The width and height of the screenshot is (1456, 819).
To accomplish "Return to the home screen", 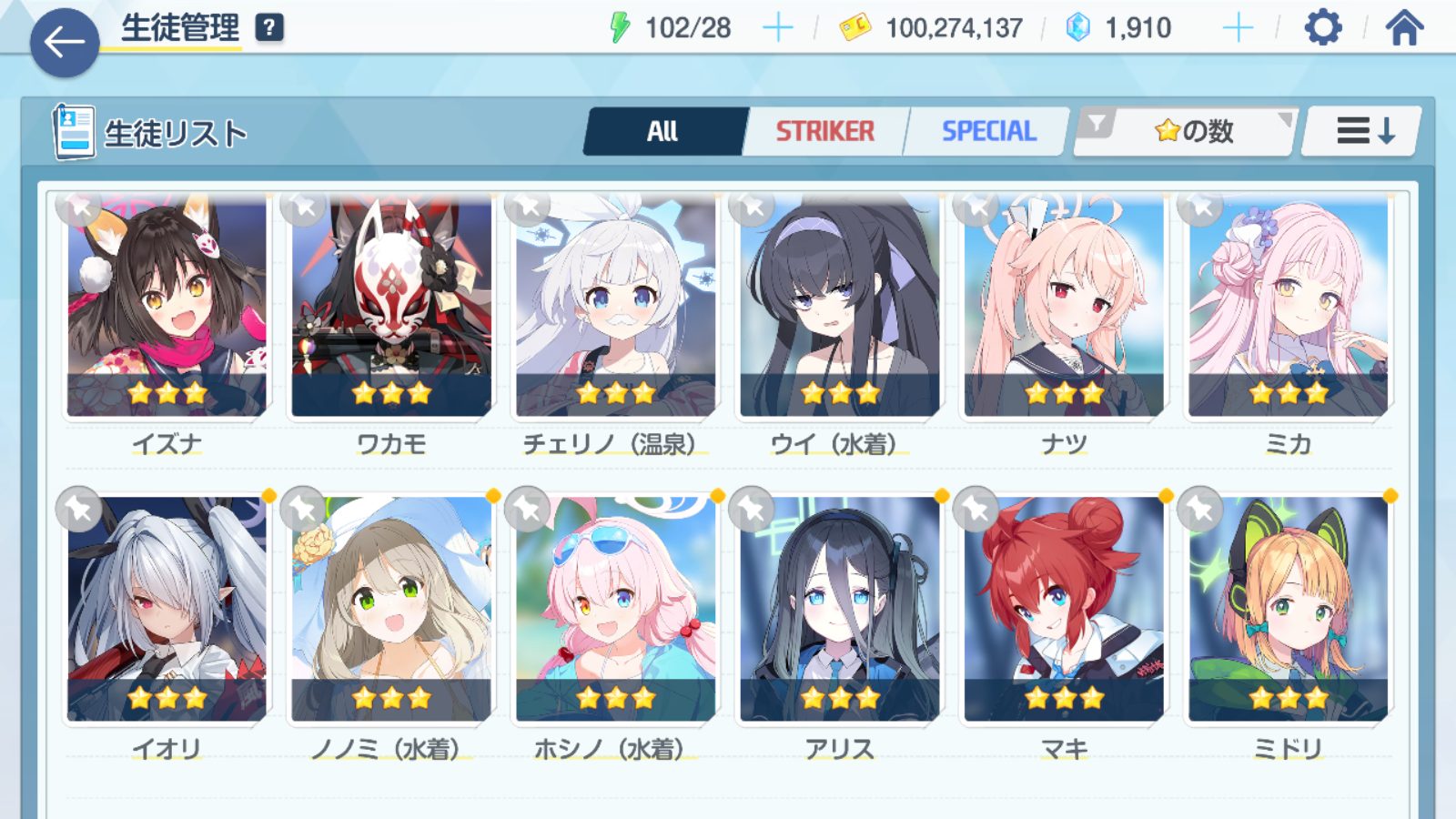I will pos(1404,28).
